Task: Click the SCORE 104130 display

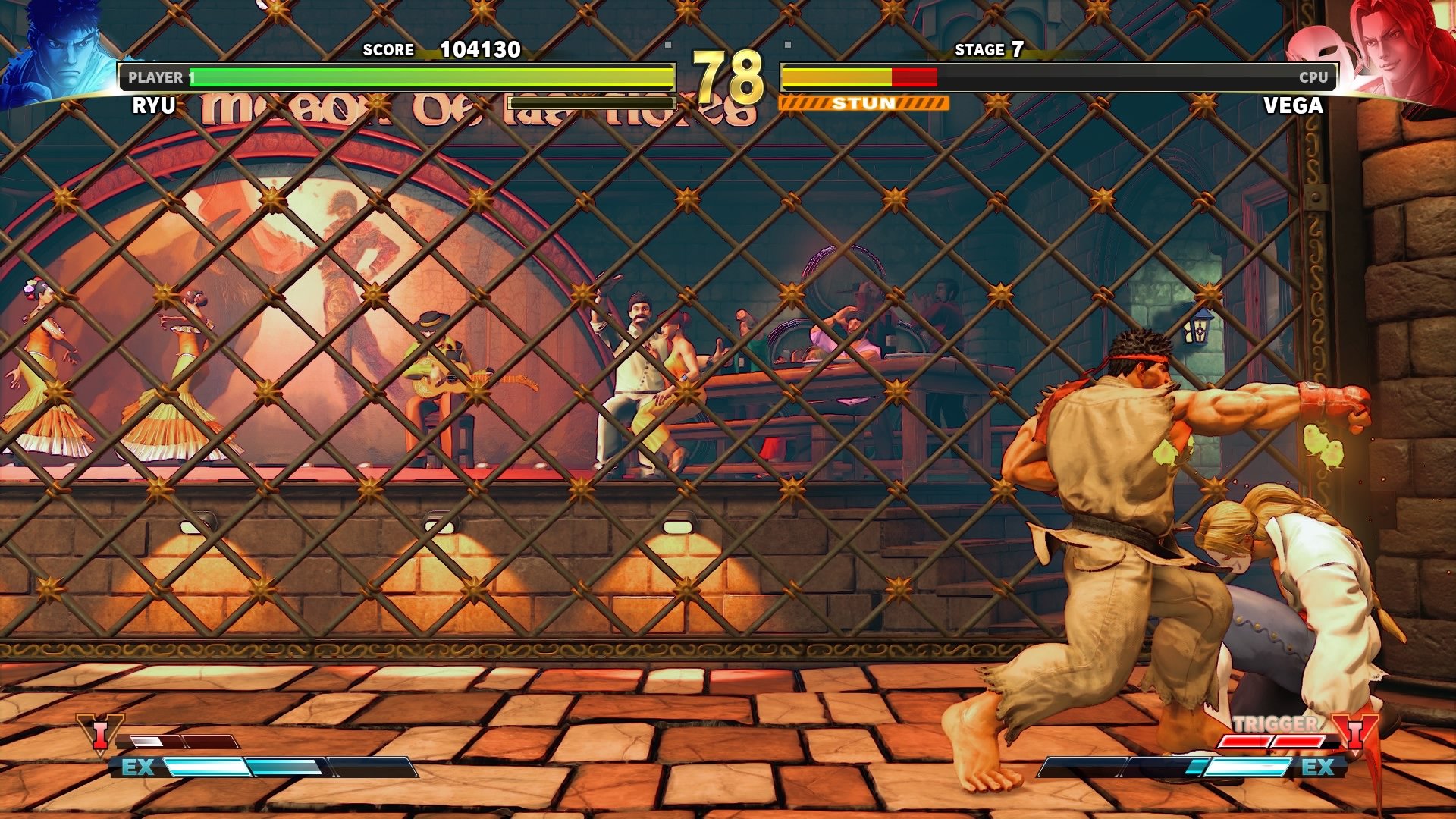Action: coord(444,50)
